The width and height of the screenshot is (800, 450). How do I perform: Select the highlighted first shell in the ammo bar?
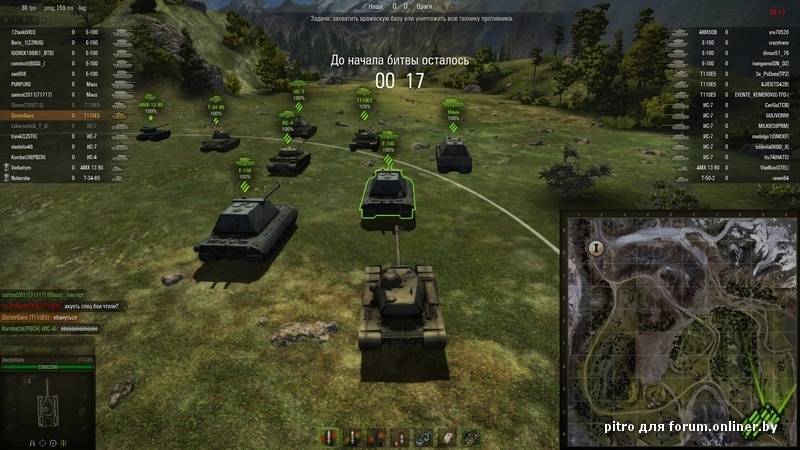point(328,437)
